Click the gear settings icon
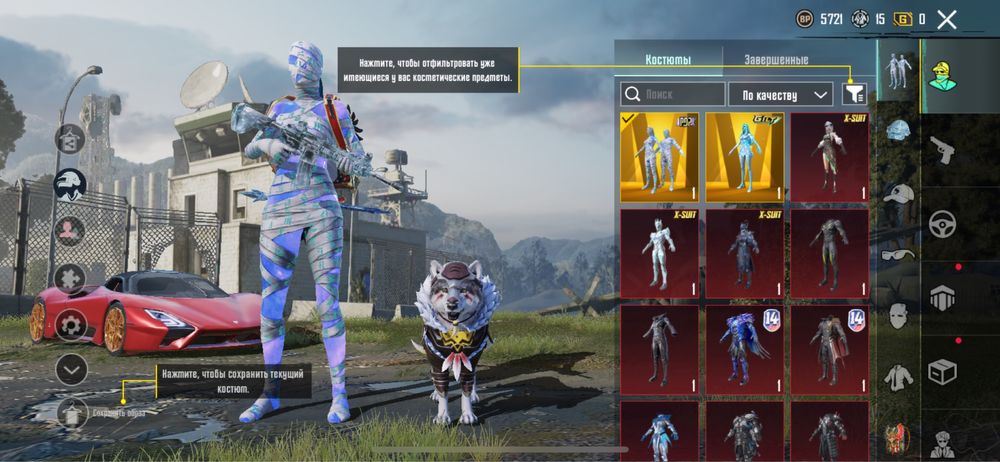This screenshot has height=462, width=1000. pos(70,325)
